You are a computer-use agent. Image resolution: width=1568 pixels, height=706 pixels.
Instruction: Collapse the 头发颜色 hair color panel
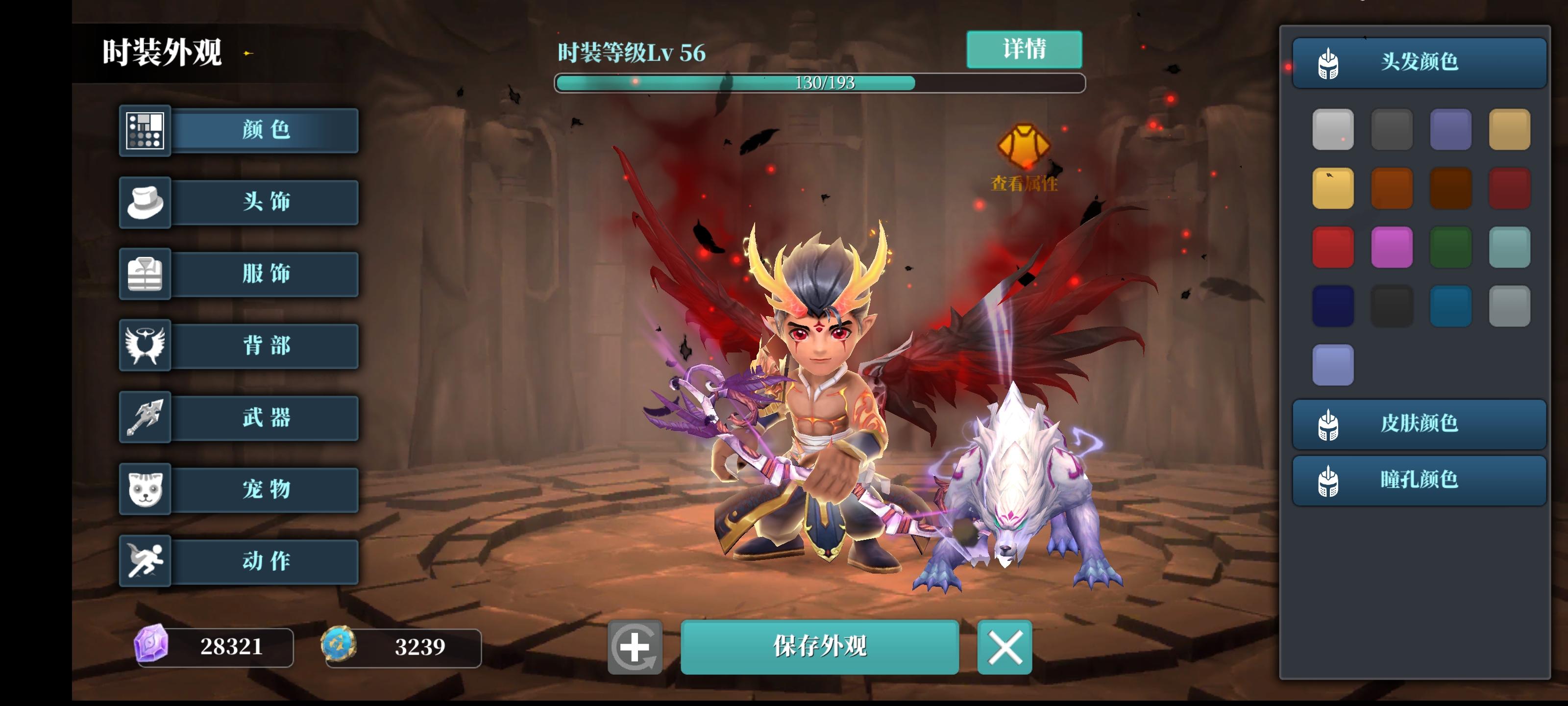(x=1418, y=61)
